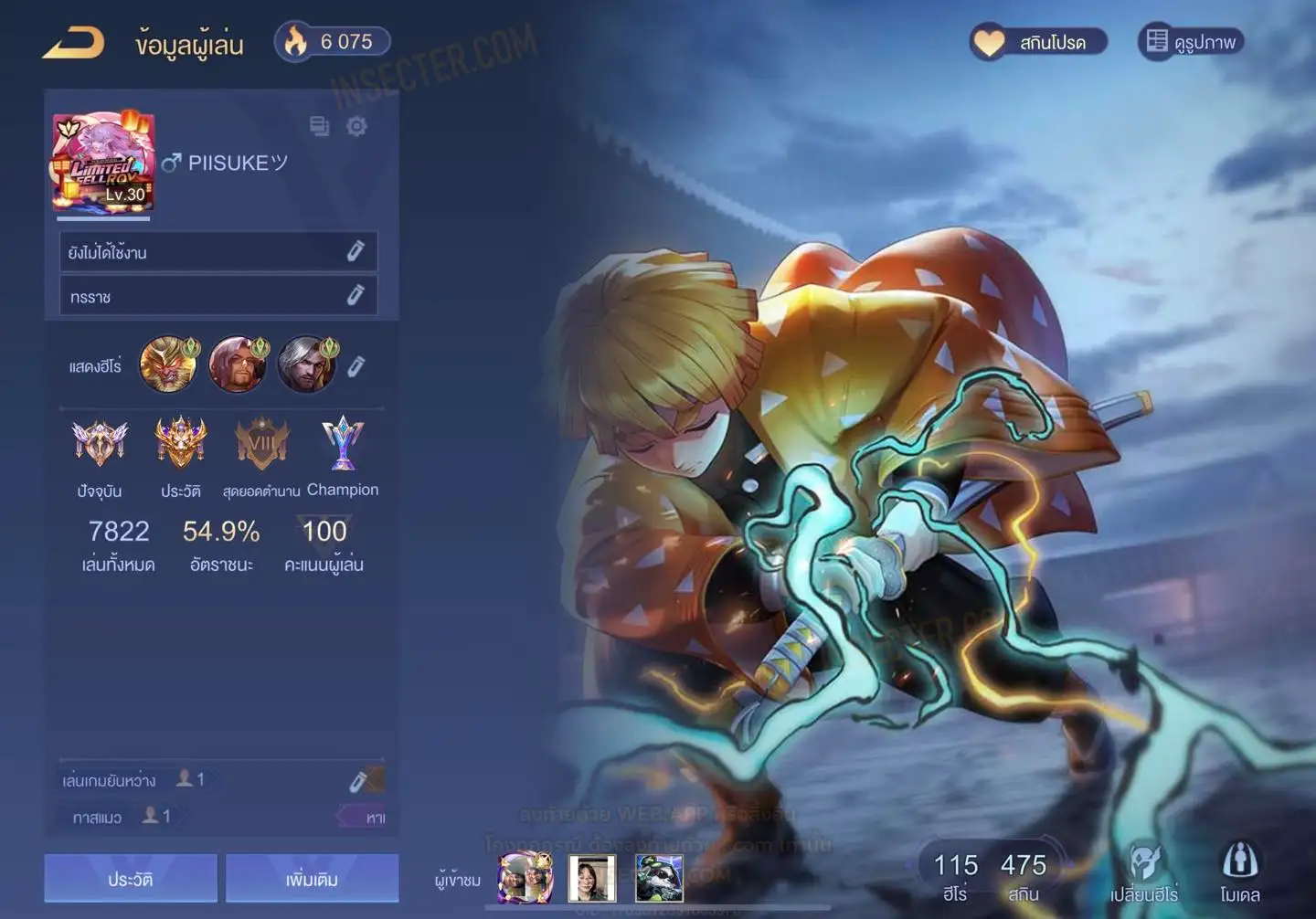
Task: Open the โมเดล model button
Action: [x=1239, y=872]
